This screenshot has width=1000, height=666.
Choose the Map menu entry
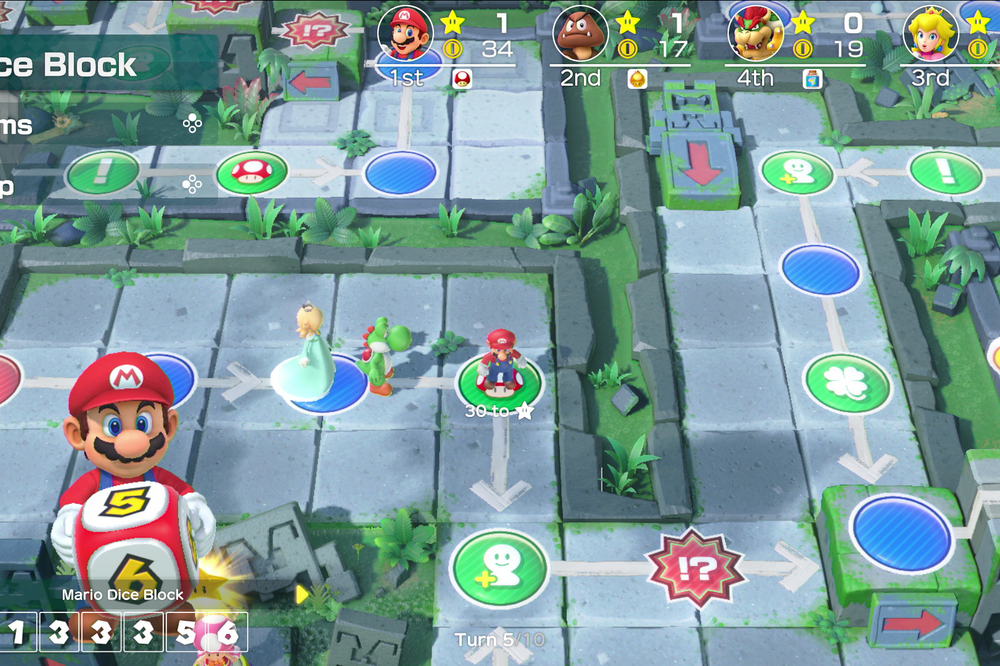pos(8,184)
